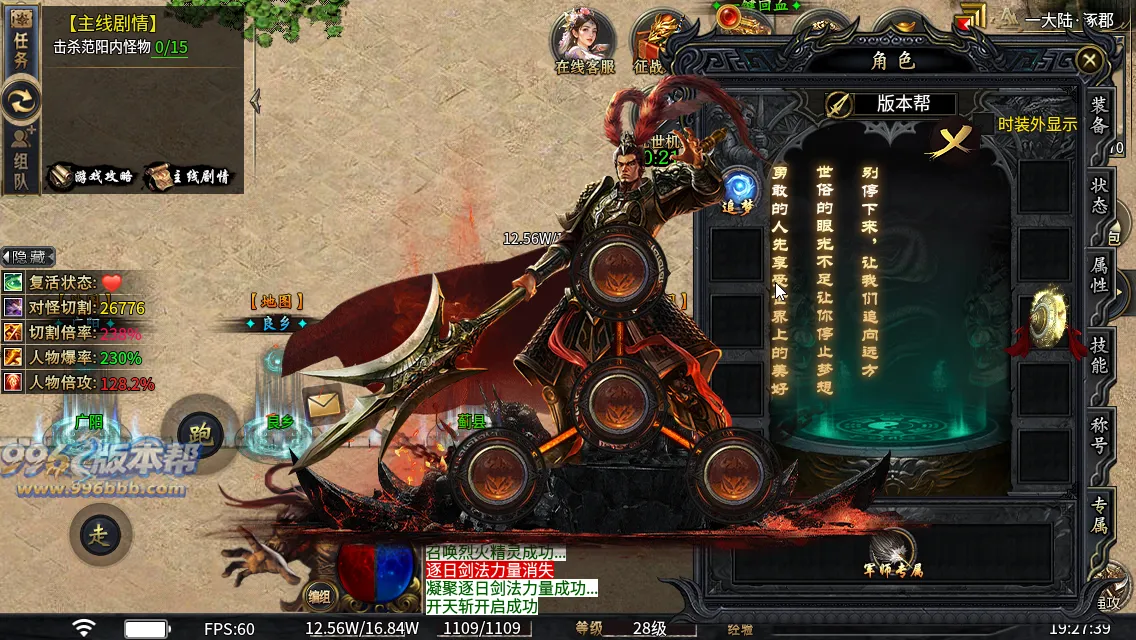The image size is (1136, 640).
Task: Open the 状态 status tab
Action: [x=1099, y=195]
